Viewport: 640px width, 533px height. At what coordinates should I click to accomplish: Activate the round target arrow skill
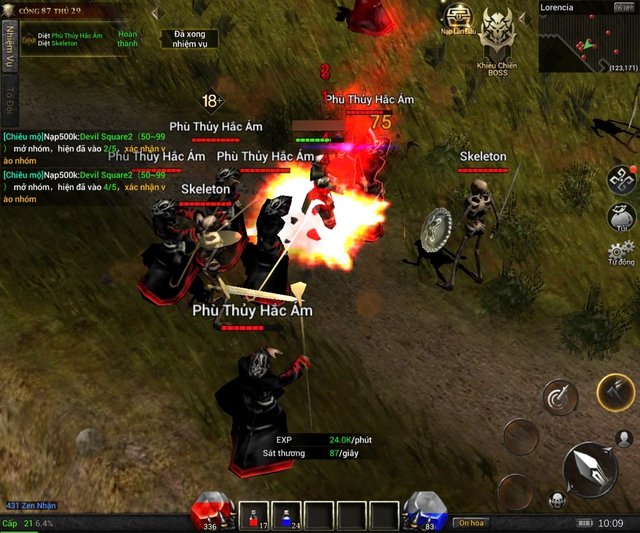point(560,397)
